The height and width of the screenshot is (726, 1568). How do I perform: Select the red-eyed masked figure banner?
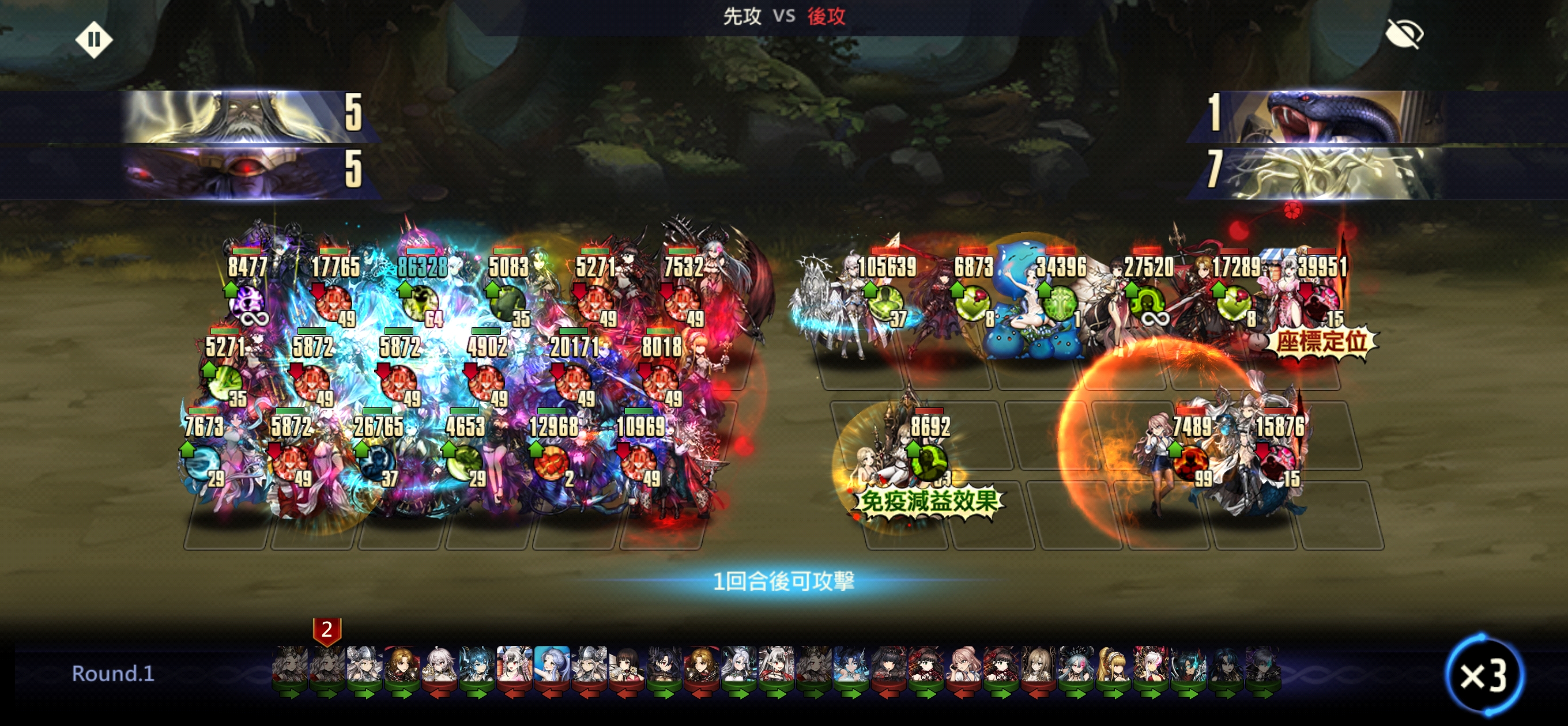(243, 172)
